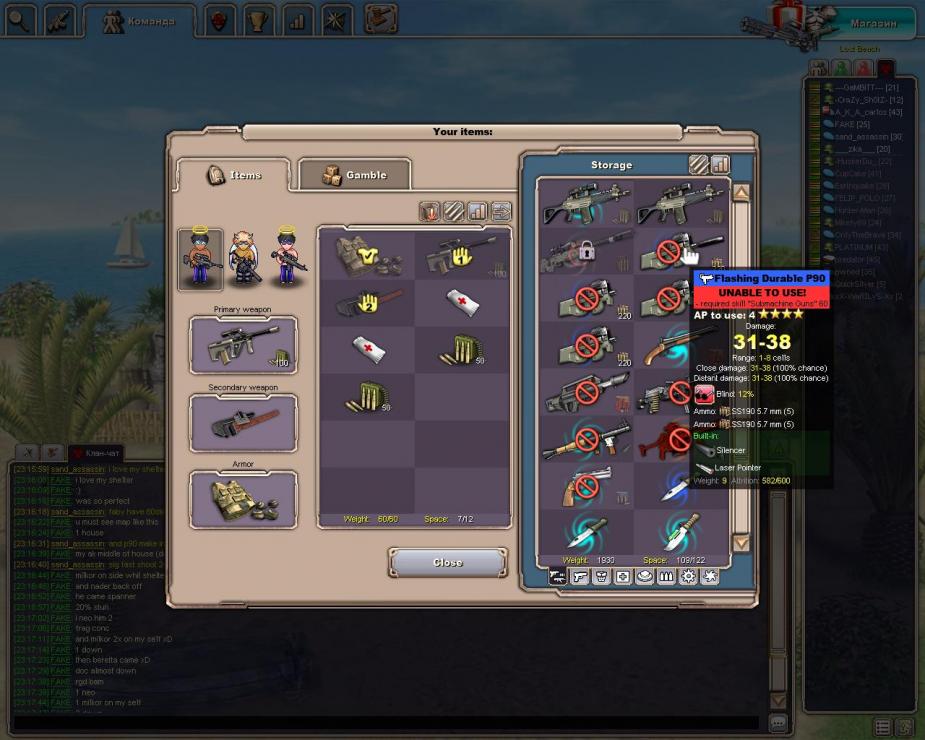Viewport: 925px width, 740px height.
Task: Click the secondary weapon wrench slot
Action: point(243,423)
